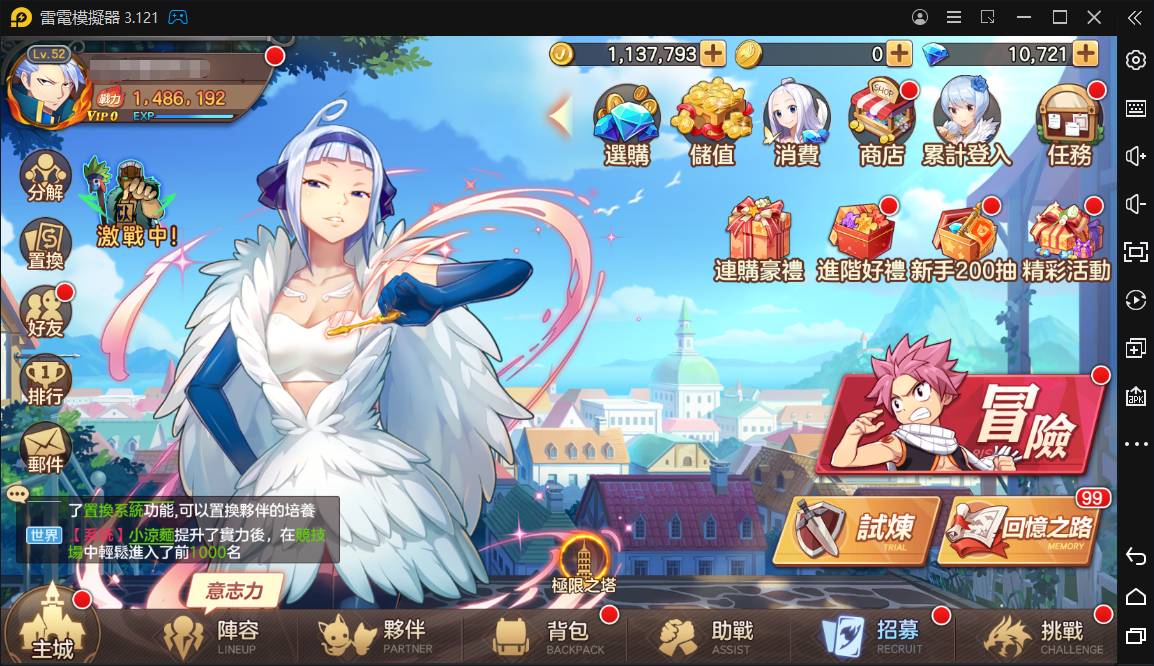The image size is (1154, 666).
Task: Open the 助戰 assist tab
Action: [x=707, y=635]
